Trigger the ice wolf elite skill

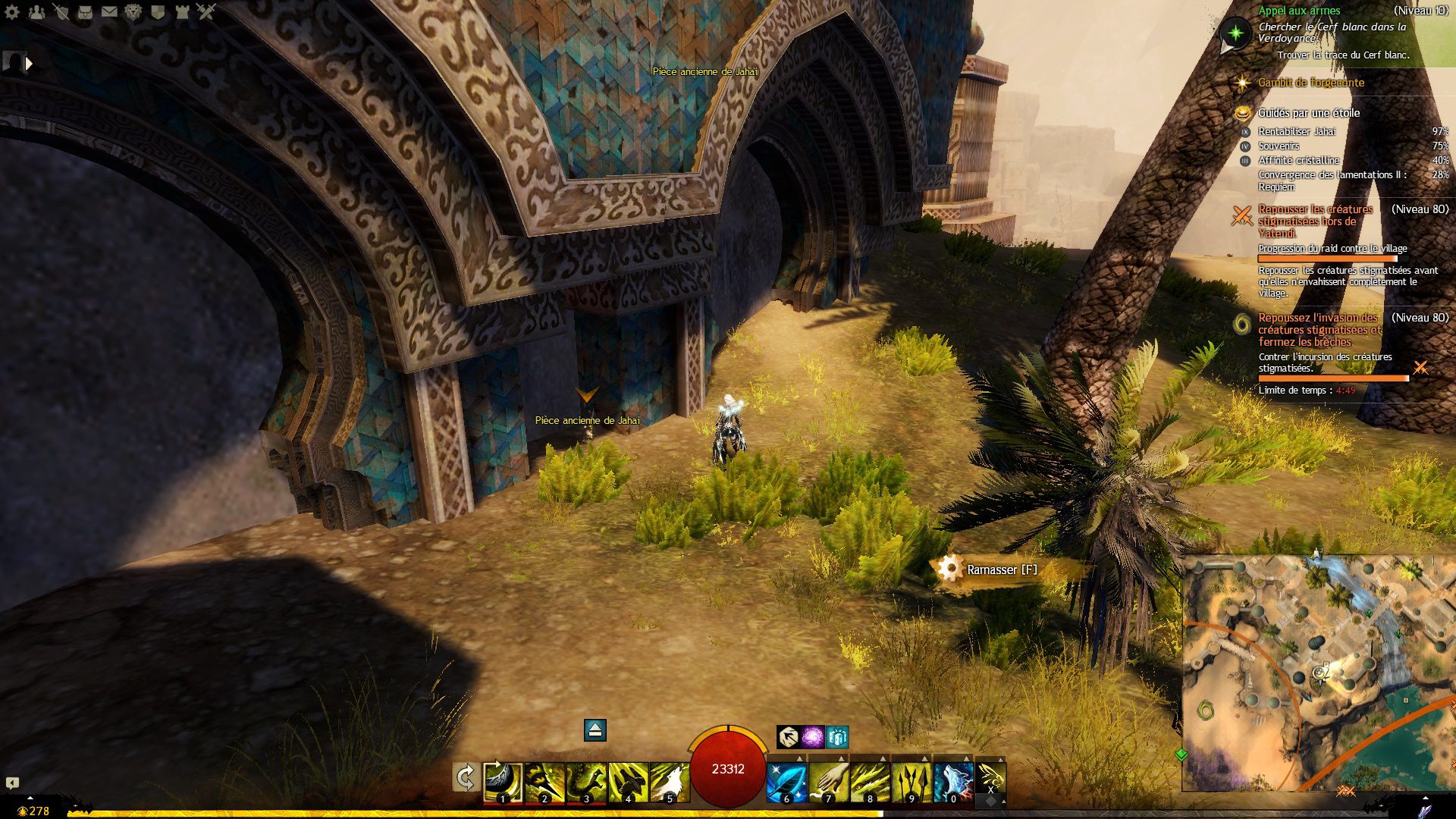[953, 782]
